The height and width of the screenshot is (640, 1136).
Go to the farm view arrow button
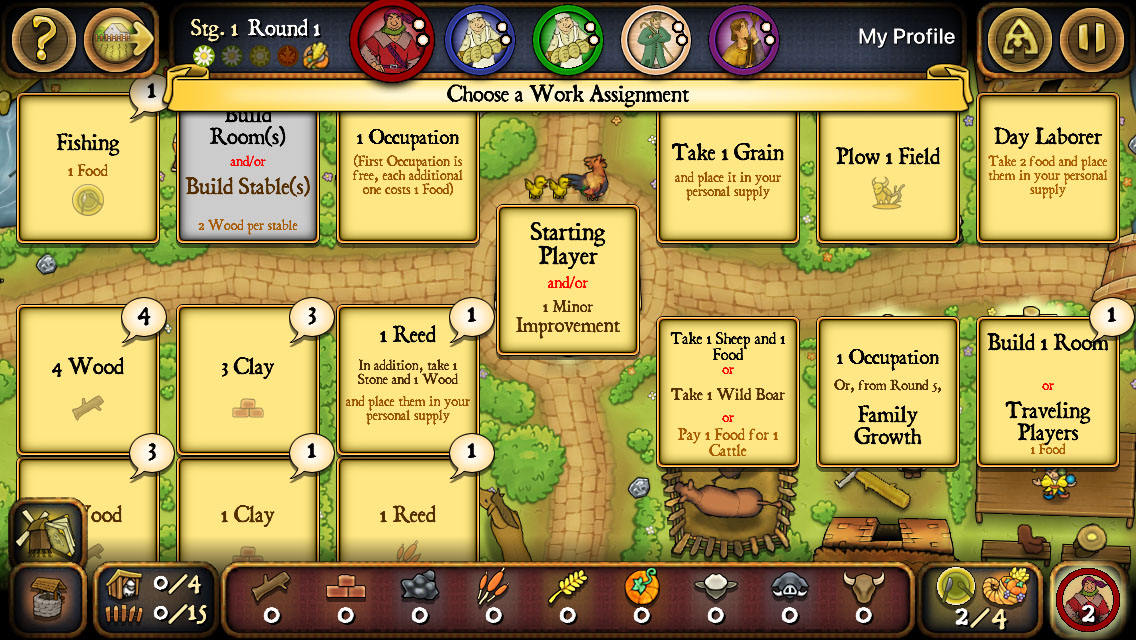[x=119, y=39]
